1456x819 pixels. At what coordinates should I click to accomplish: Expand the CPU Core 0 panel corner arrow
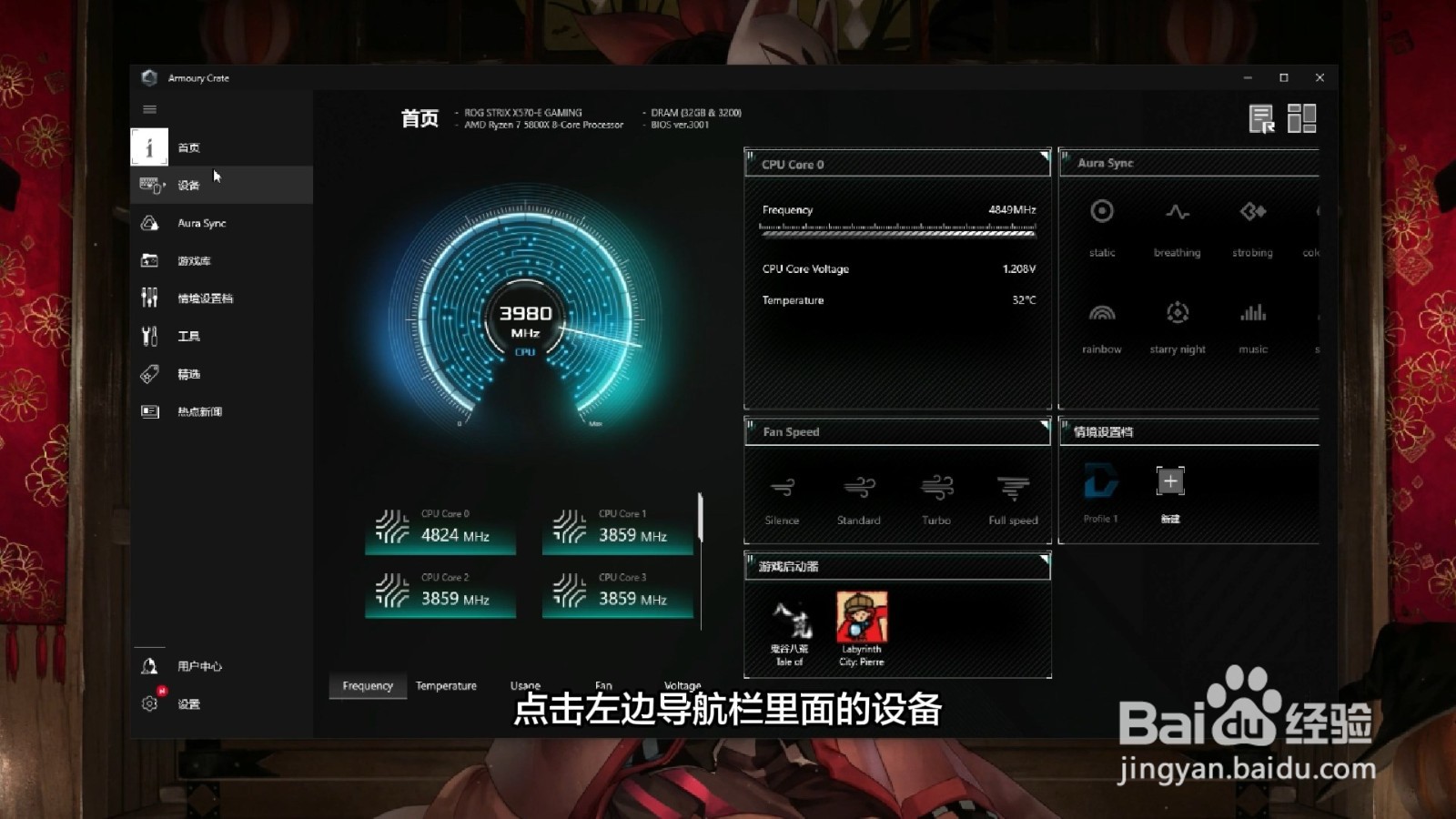coord(1045,157)
